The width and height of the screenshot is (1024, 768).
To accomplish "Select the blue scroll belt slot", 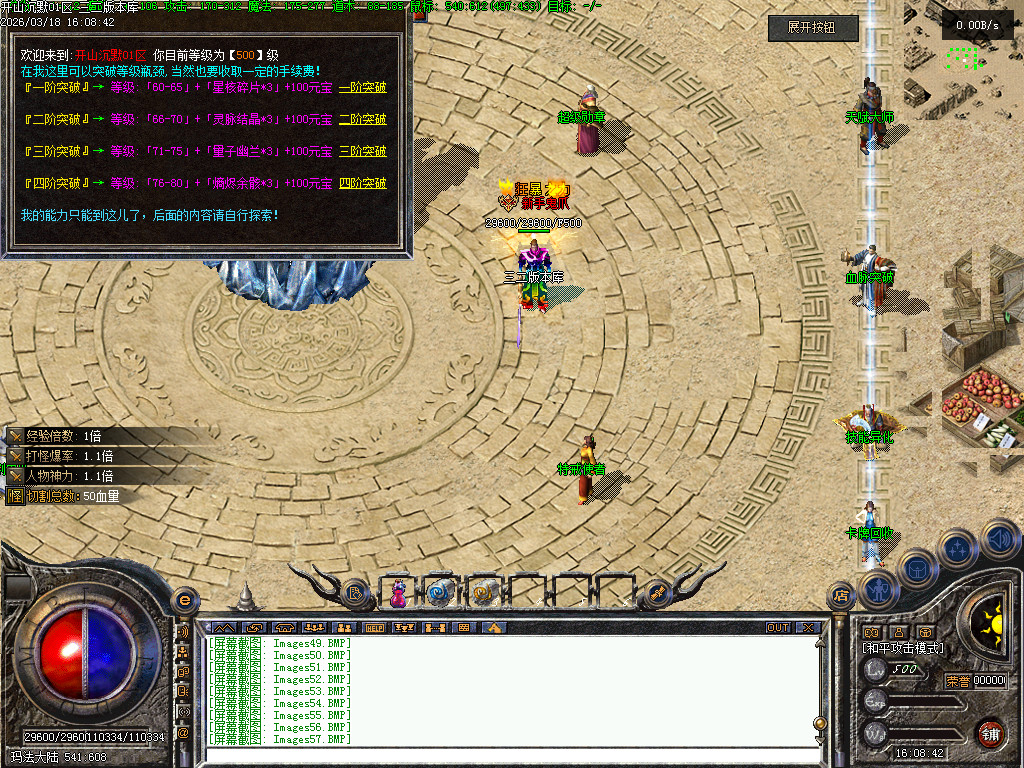I will pos(440,593).
